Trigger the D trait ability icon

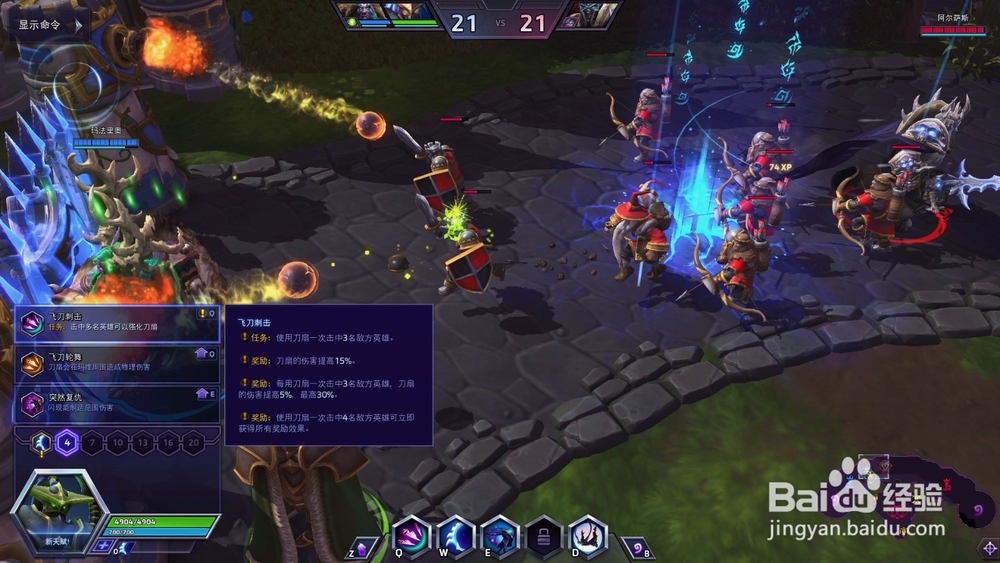(588, 536)
